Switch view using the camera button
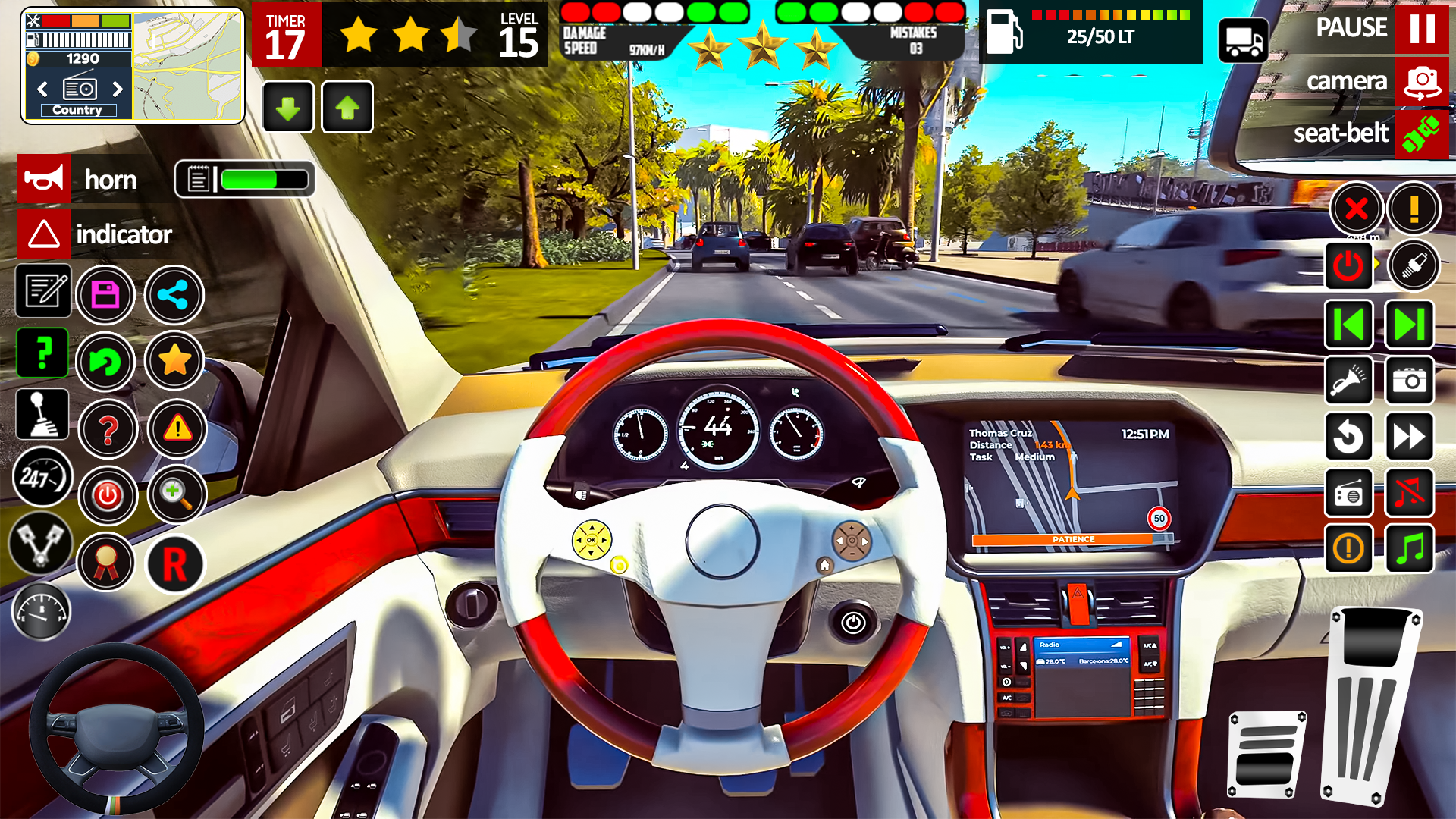1456x819 pixels. (x=1421, y=81)
